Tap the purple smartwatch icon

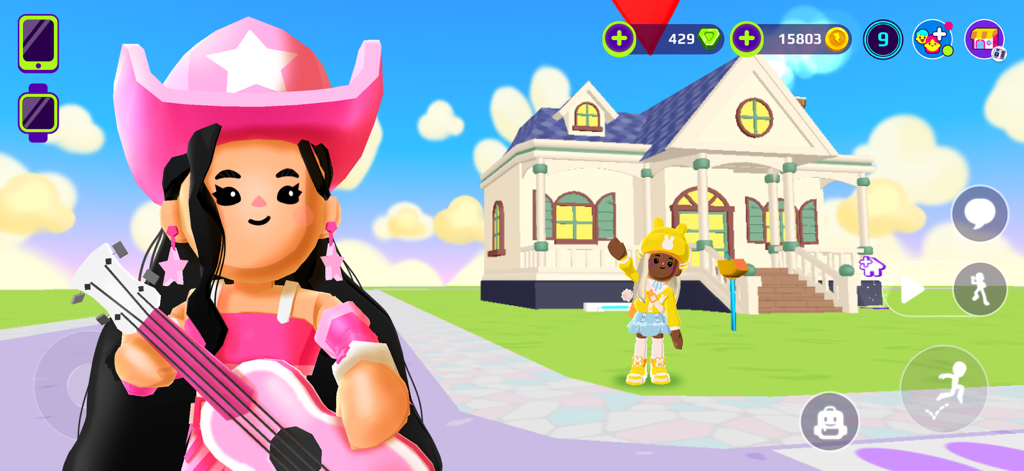[38, 114]
